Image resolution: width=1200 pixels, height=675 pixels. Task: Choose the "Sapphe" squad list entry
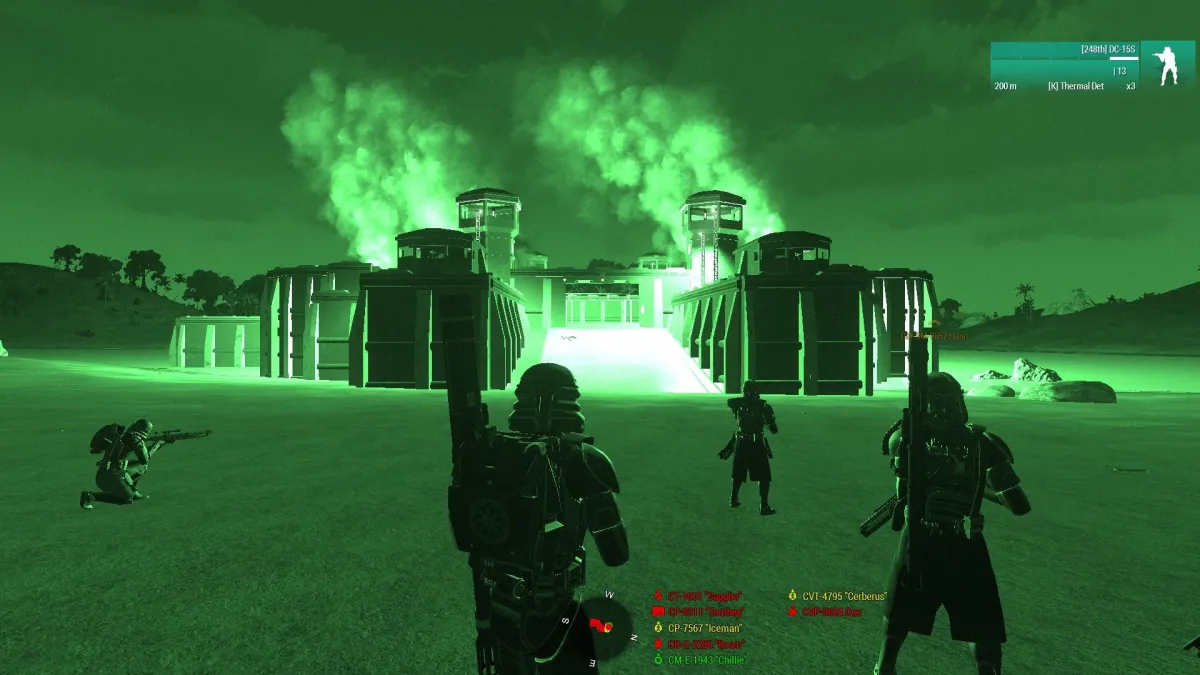[704, 596]
